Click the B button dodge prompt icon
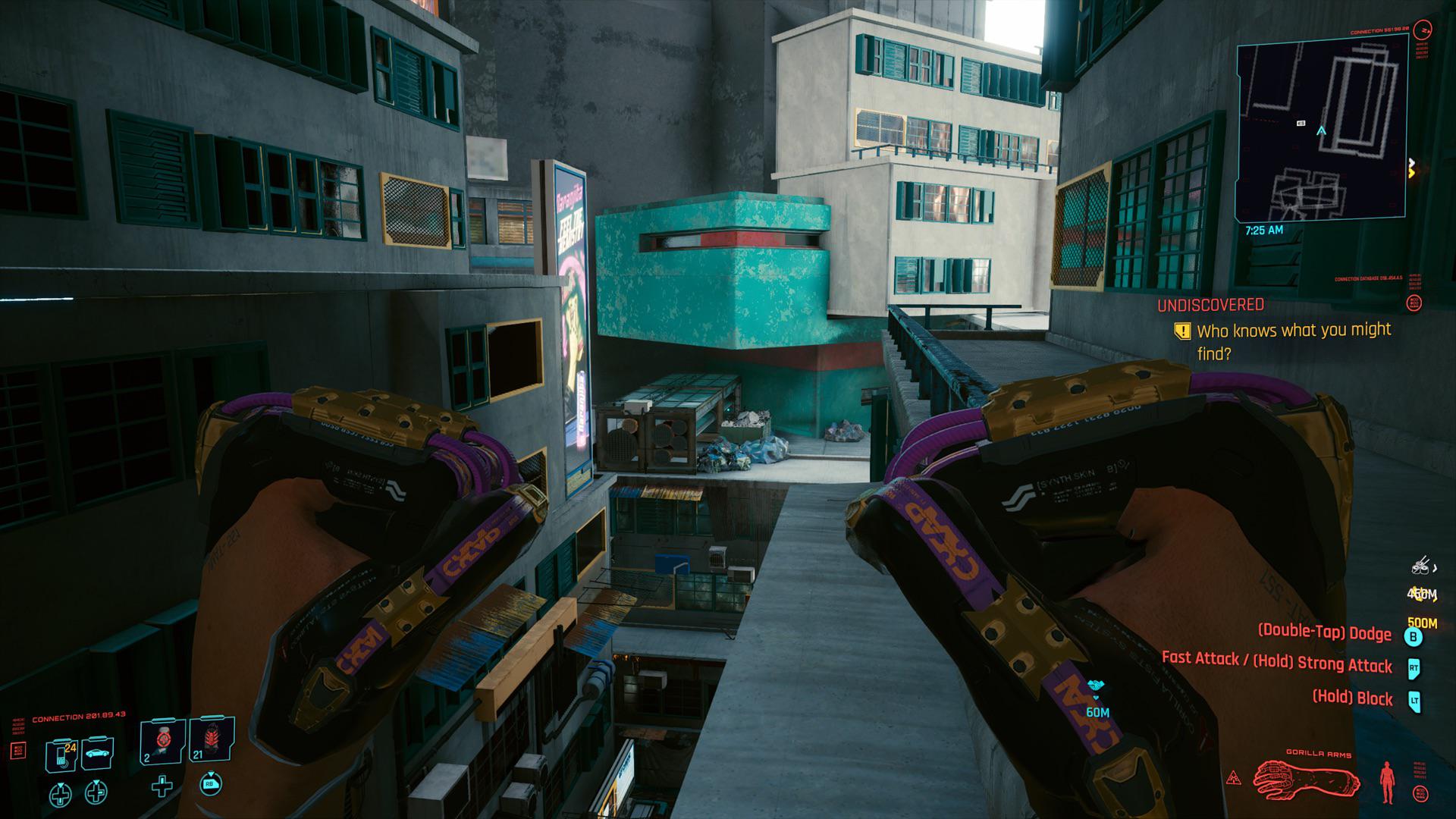Viewport: 1456px width, 819px height. [1413, 639]
